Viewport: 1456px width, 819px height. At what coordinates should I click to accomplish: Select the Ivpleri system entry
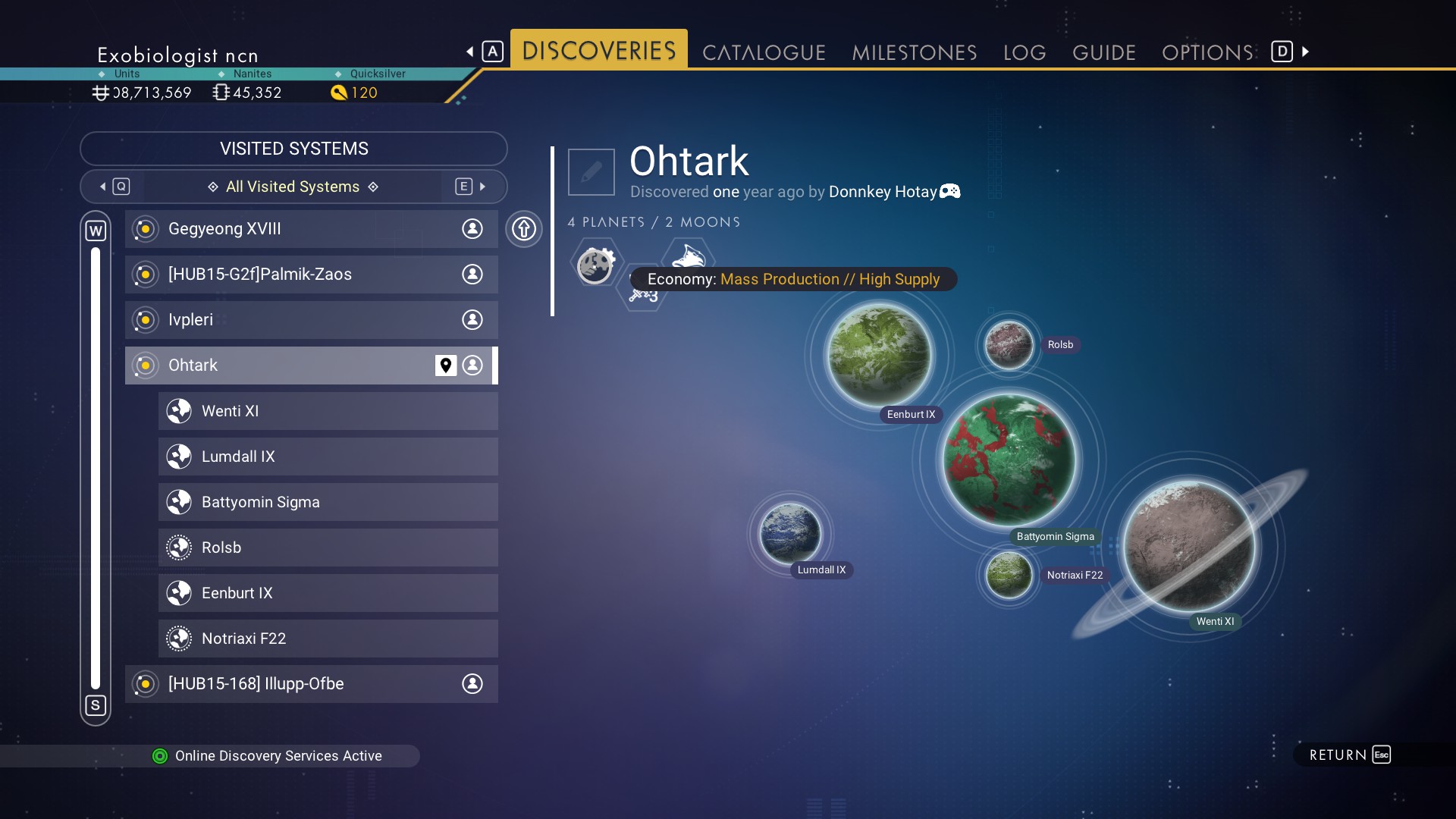pos(311,320)
